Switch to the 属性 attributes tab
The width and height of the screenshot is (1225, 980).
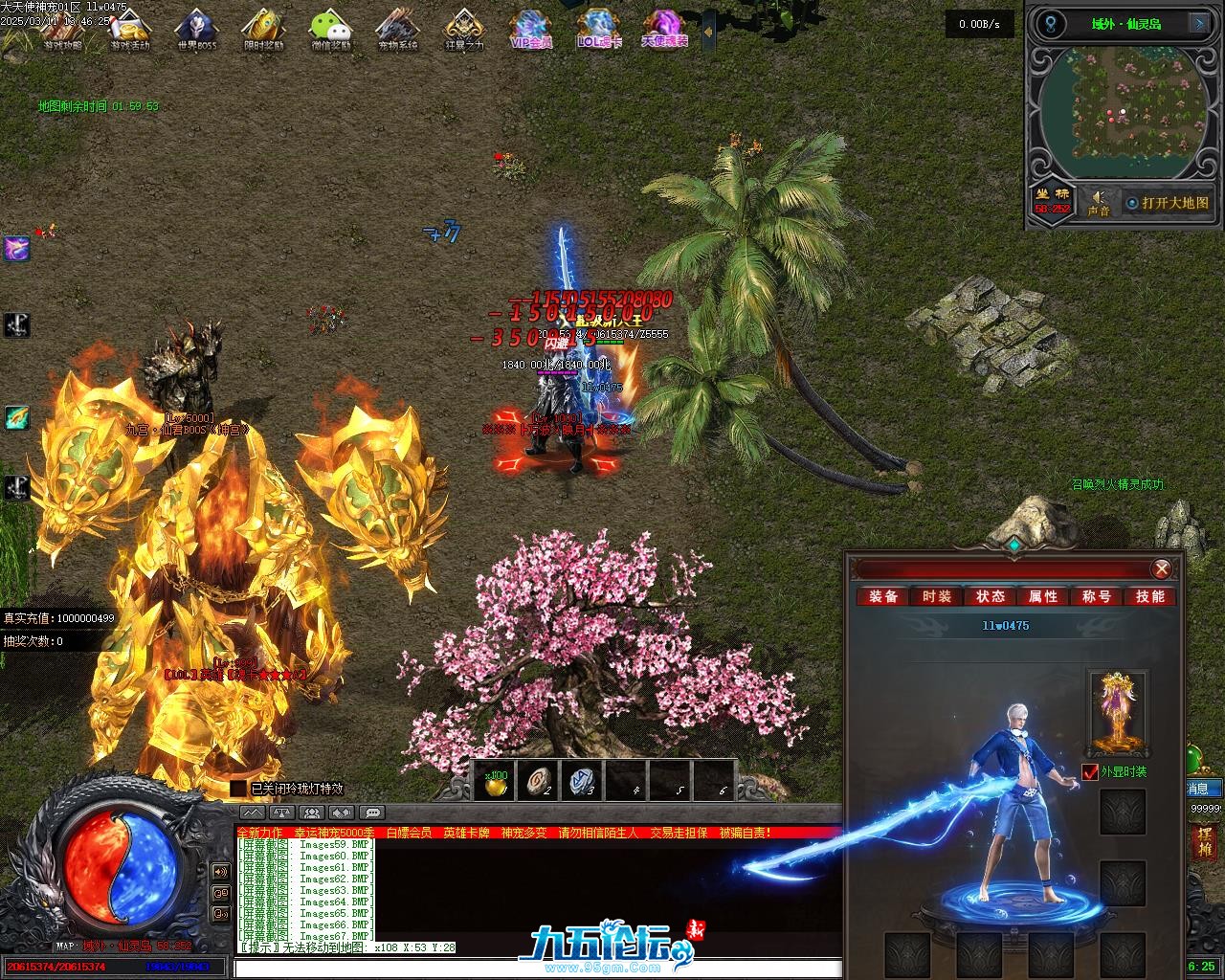click(1043, 596)
